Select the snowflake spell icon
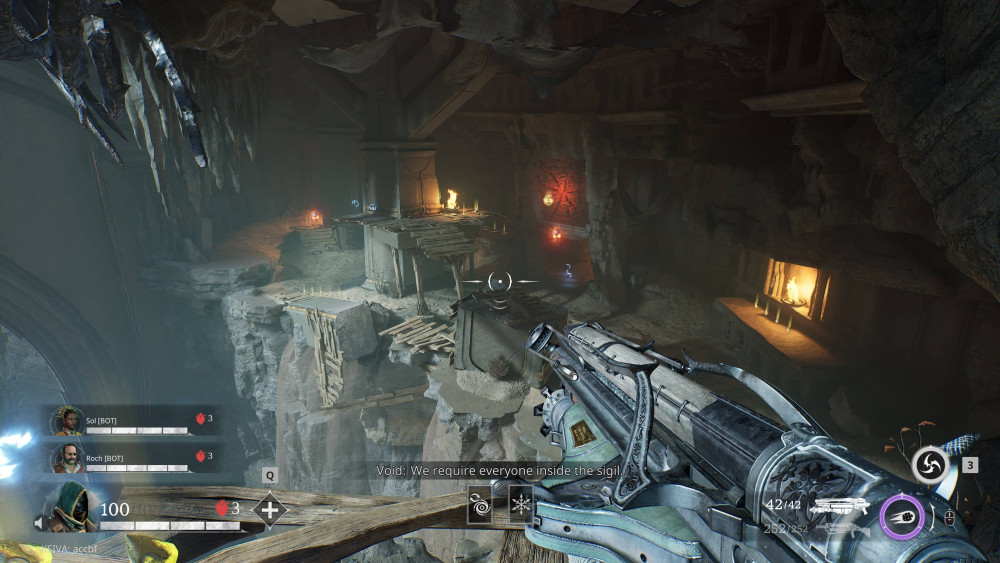This screenshot has height=563, width=1000. coord(521,501)
